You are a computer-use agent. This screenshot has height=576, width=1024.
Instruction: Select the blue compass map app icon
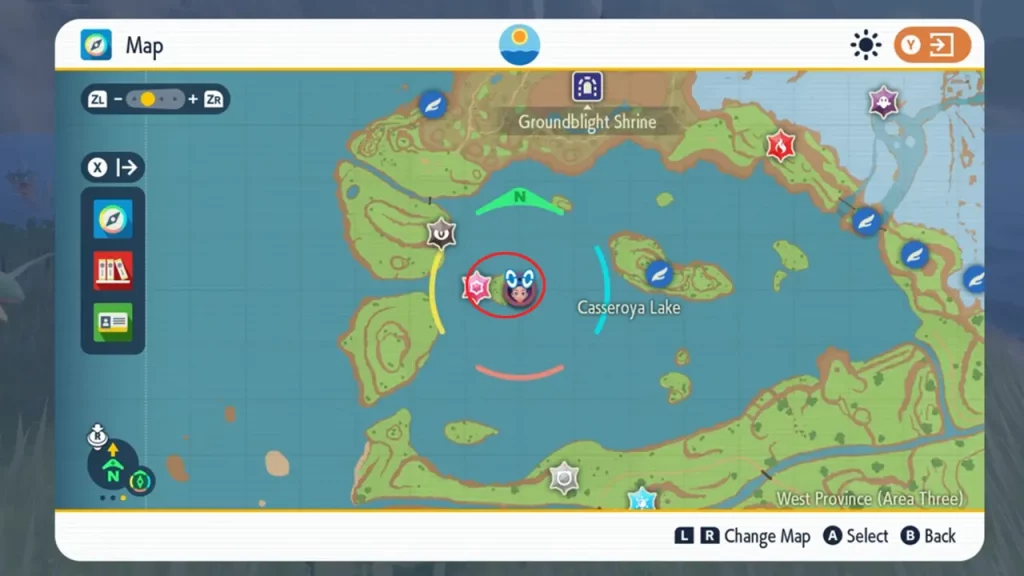(x=113, y=219)
